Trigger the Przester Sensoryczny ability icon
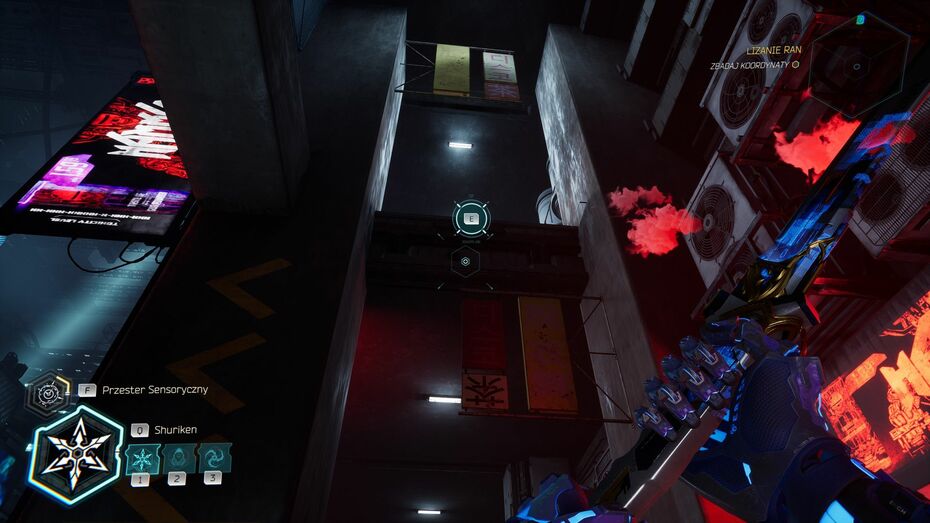Viewport: 930px width, 523px height. [x=47, y=394]
